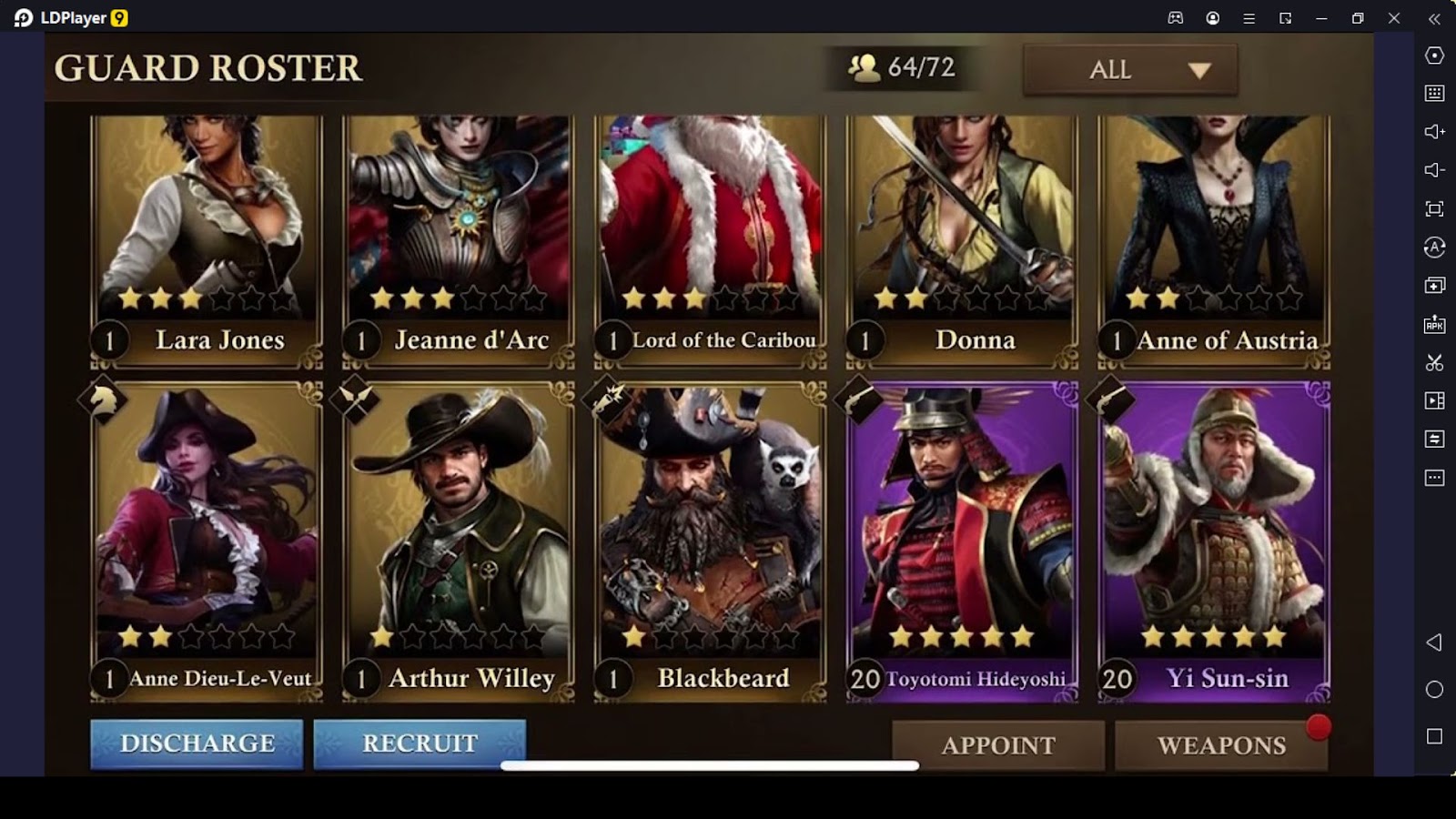Select the Anne Dieu-Le-Veut card

point(207,541)
